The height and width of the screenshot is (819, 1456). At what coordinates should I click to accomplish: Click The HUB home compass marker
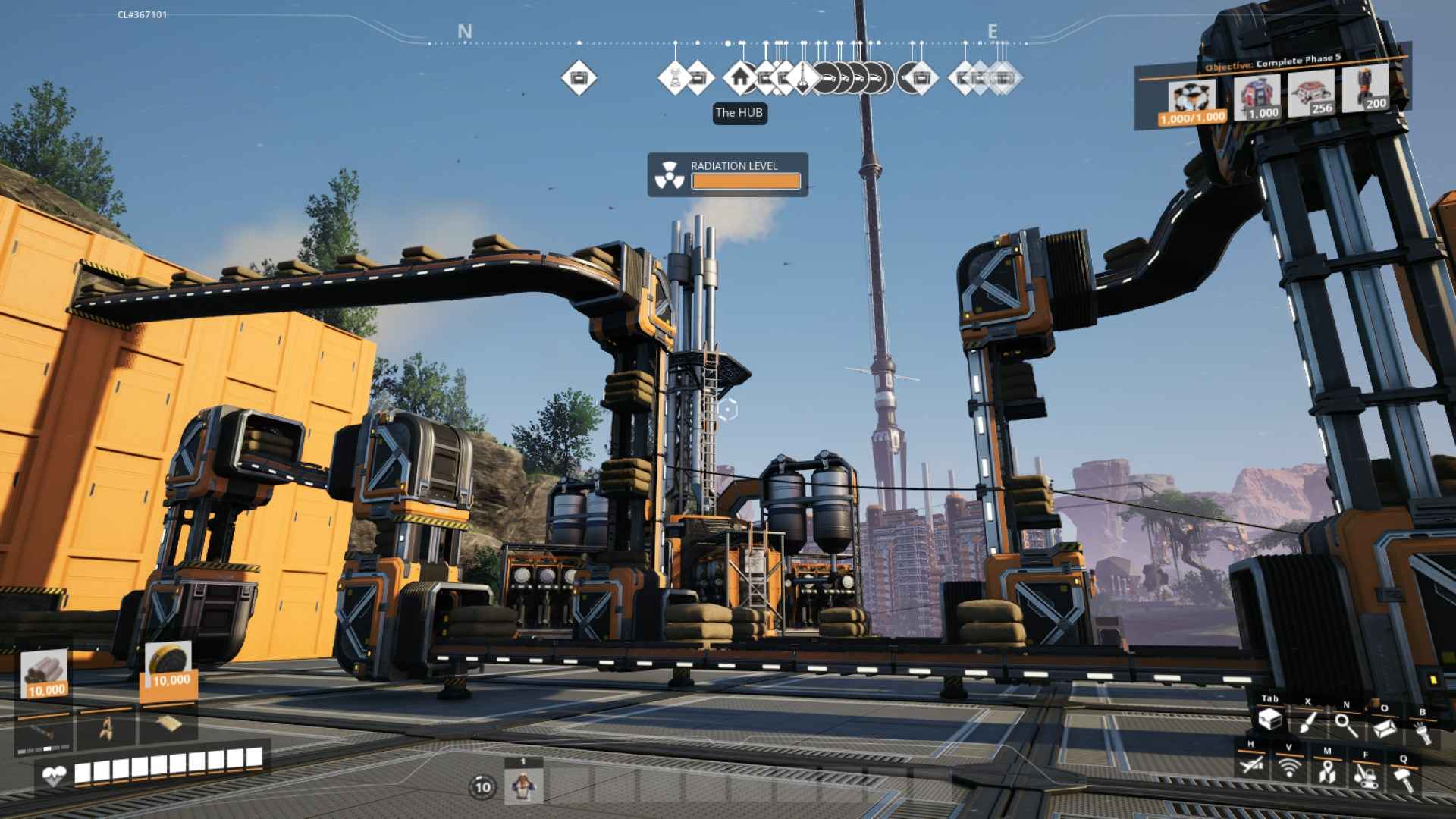pos(740,77)
